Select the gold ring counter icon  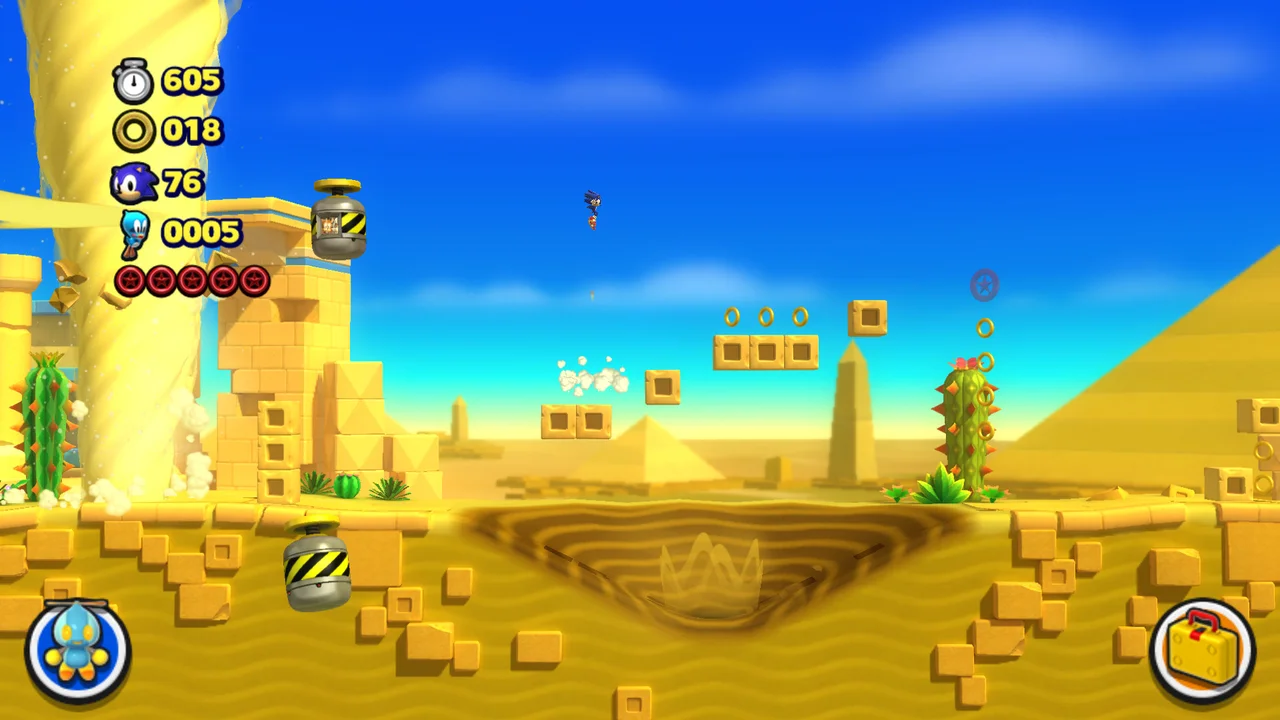[x=132, y=131]
